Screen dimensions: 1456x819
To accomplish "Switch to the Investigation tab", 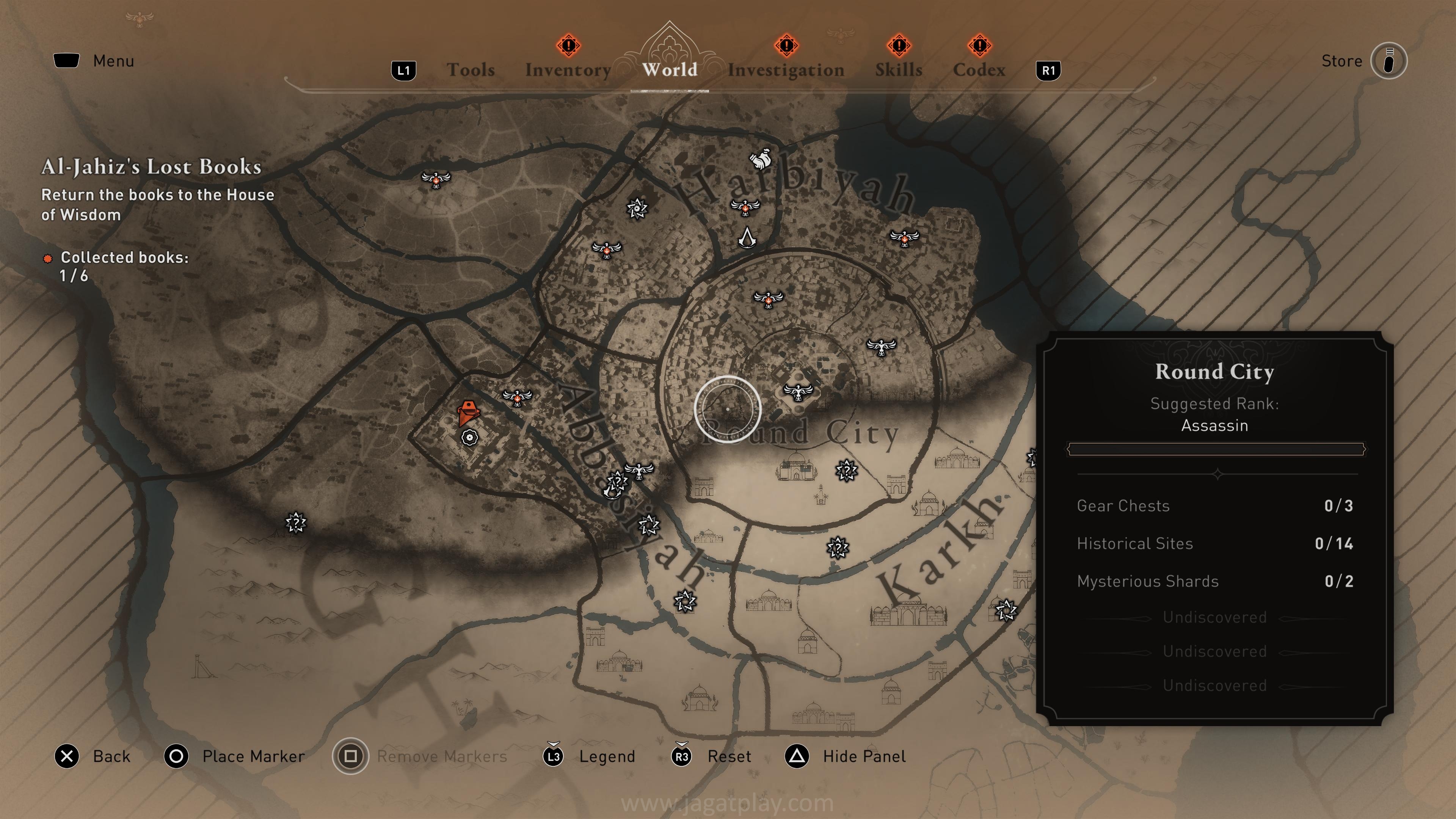I will (786, 69).
